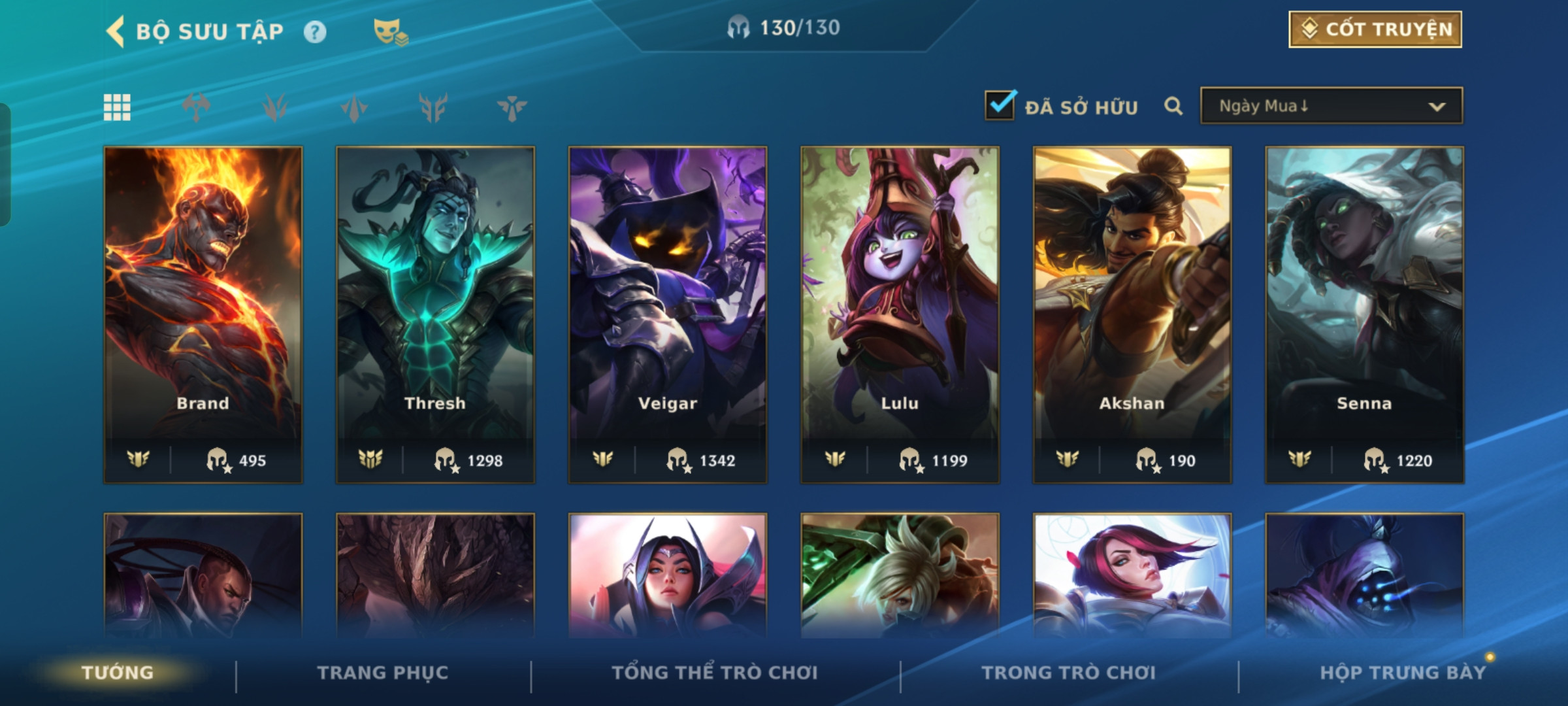Open the Tổng Thể Trò Chơi tab

click(715, 672)
